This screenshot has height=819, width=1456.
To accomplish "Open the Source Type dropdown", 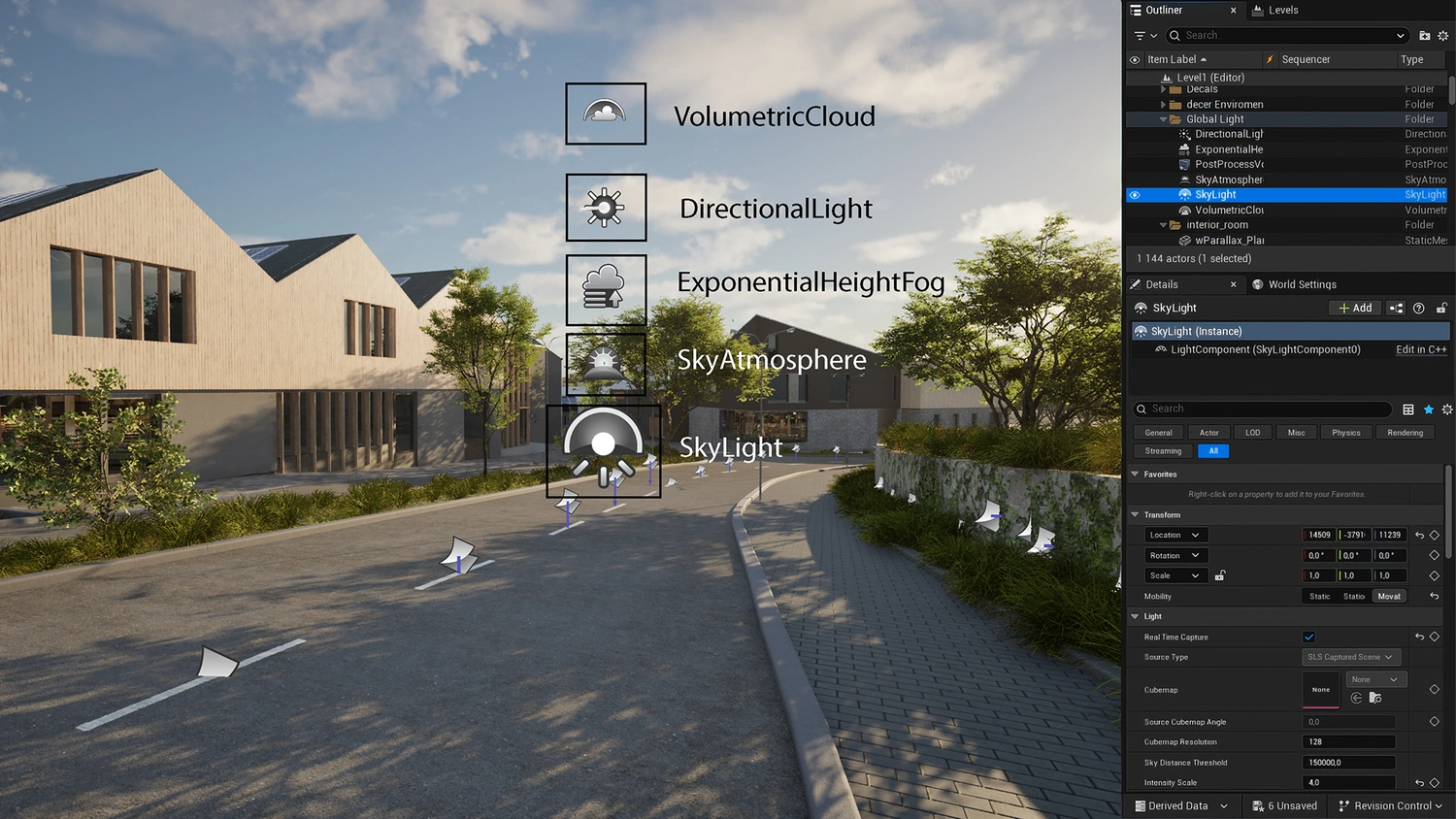I will click(x=1350, y=657).
